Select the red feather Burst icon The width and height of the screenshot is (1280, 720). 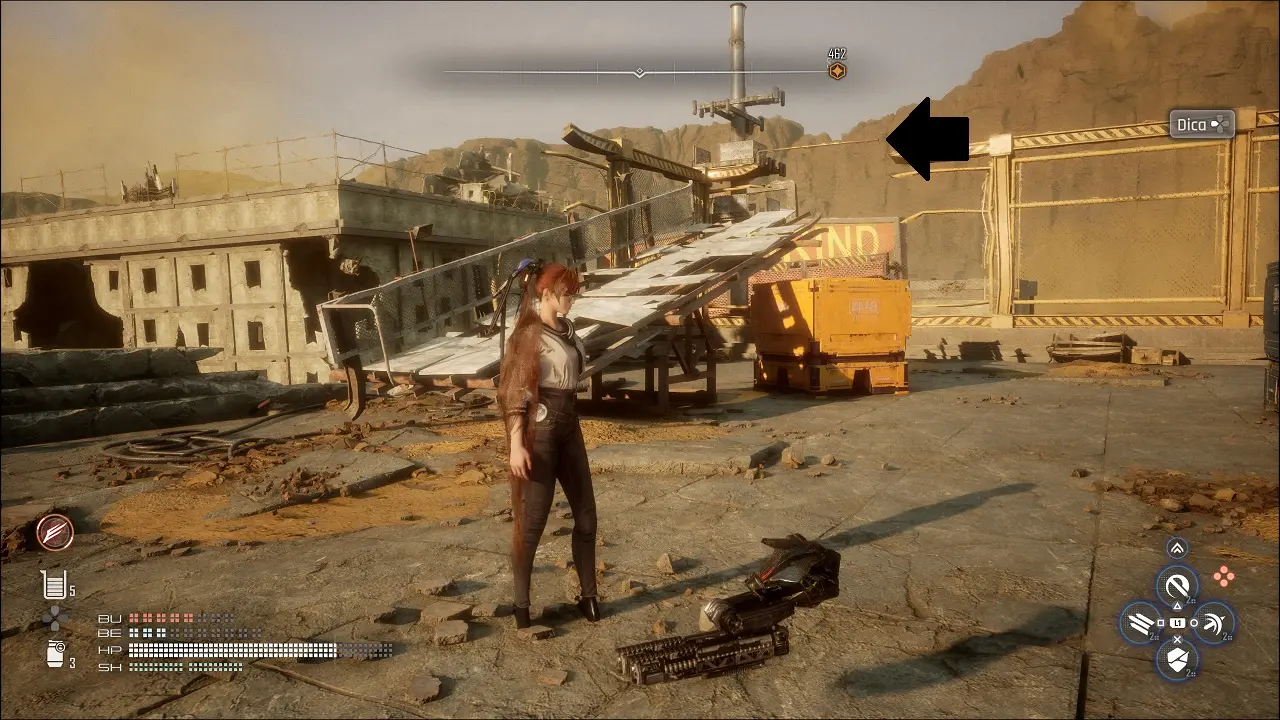[x=54, y=533]
